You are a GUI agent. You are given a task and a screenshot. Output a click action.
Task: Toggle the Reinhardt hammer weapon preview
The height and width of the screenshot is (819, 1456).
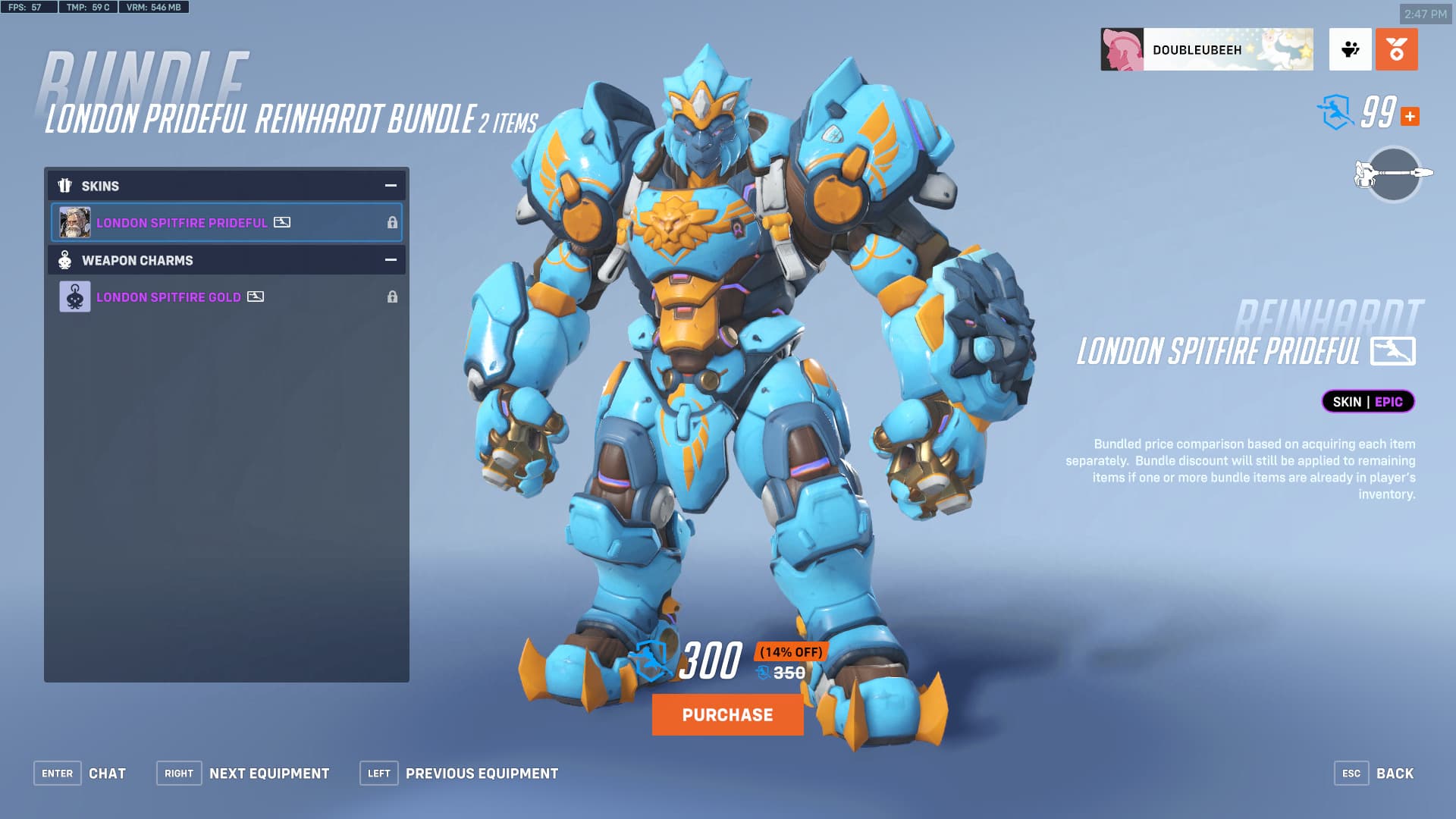click(x=1393, y=174)
